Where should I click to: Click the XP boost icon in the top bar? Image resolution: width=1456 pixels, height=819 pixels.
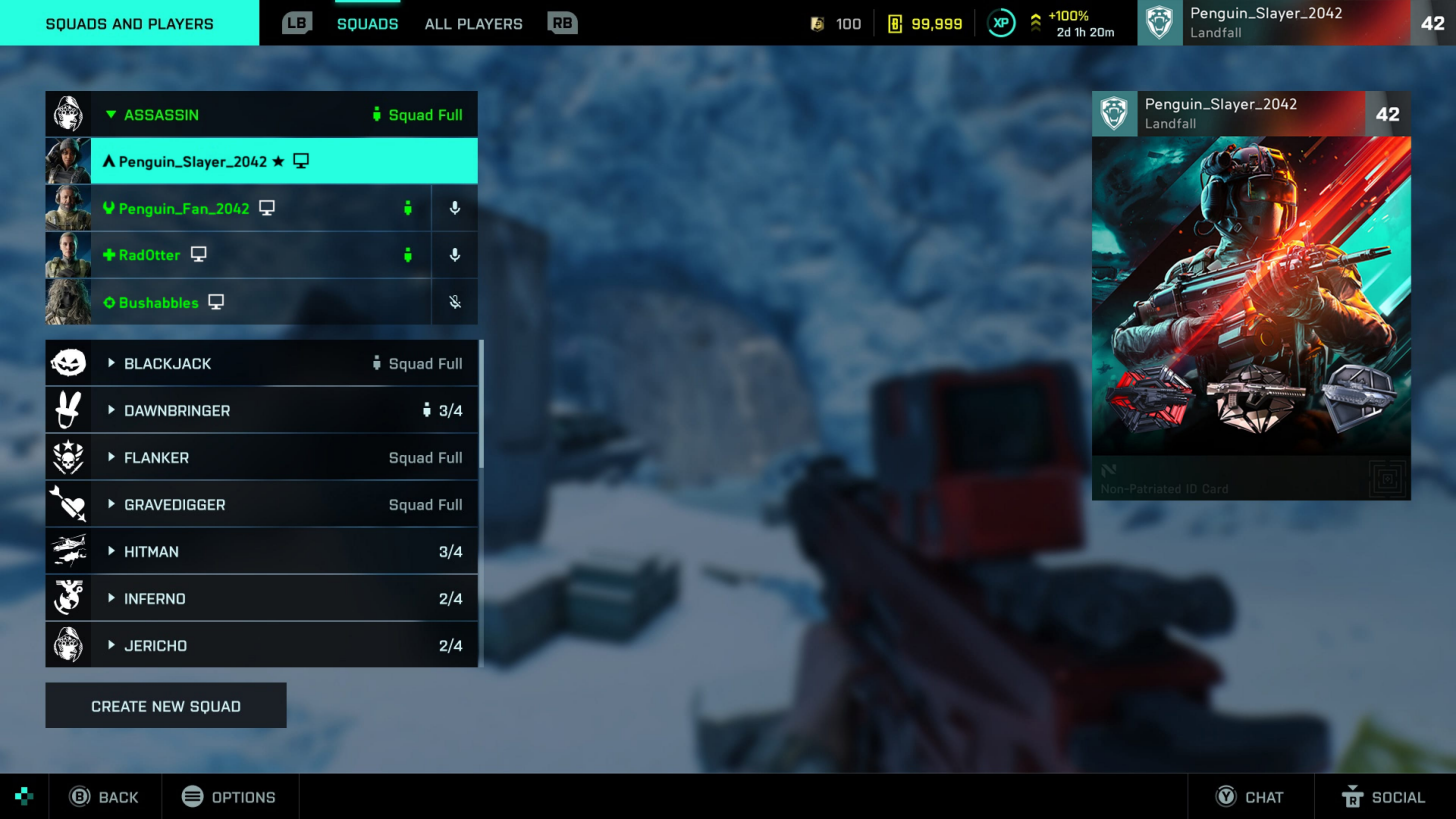point(1000,23)
